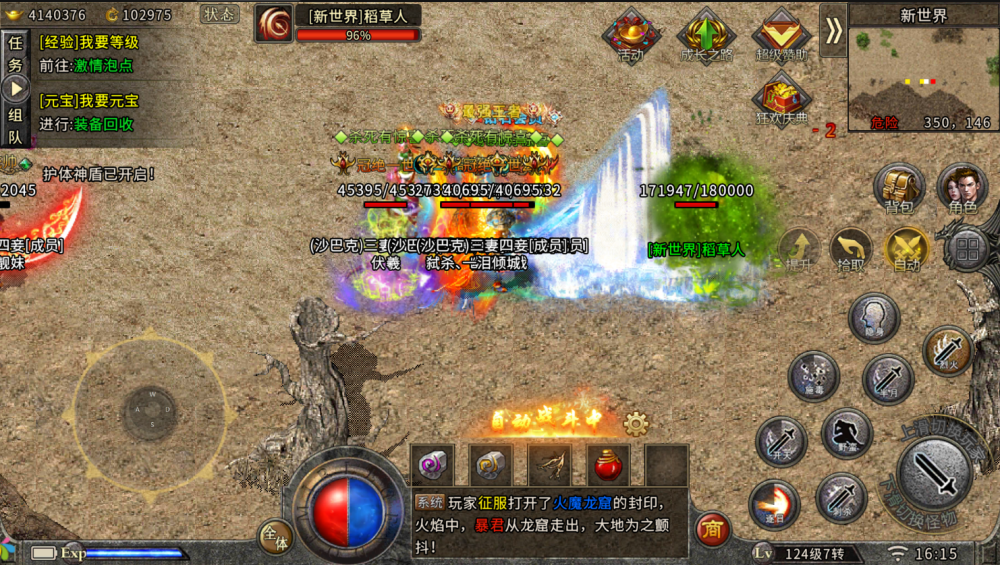This screenshot has height=565, width=1000.
Task: Open the 活动 events menu
Action: coord(632,36)
